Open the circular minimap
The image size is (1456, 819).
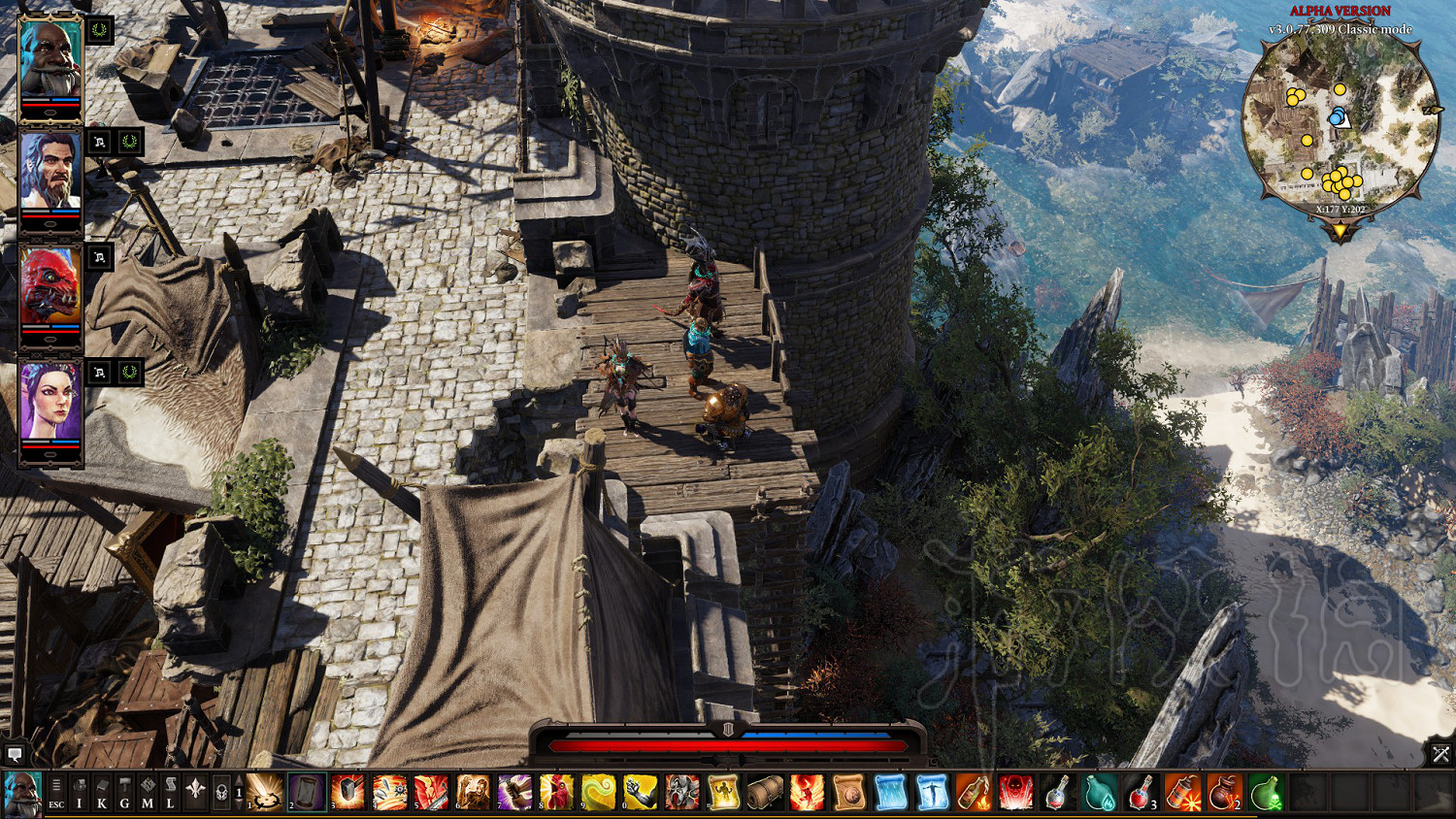tap(1340, 122)
